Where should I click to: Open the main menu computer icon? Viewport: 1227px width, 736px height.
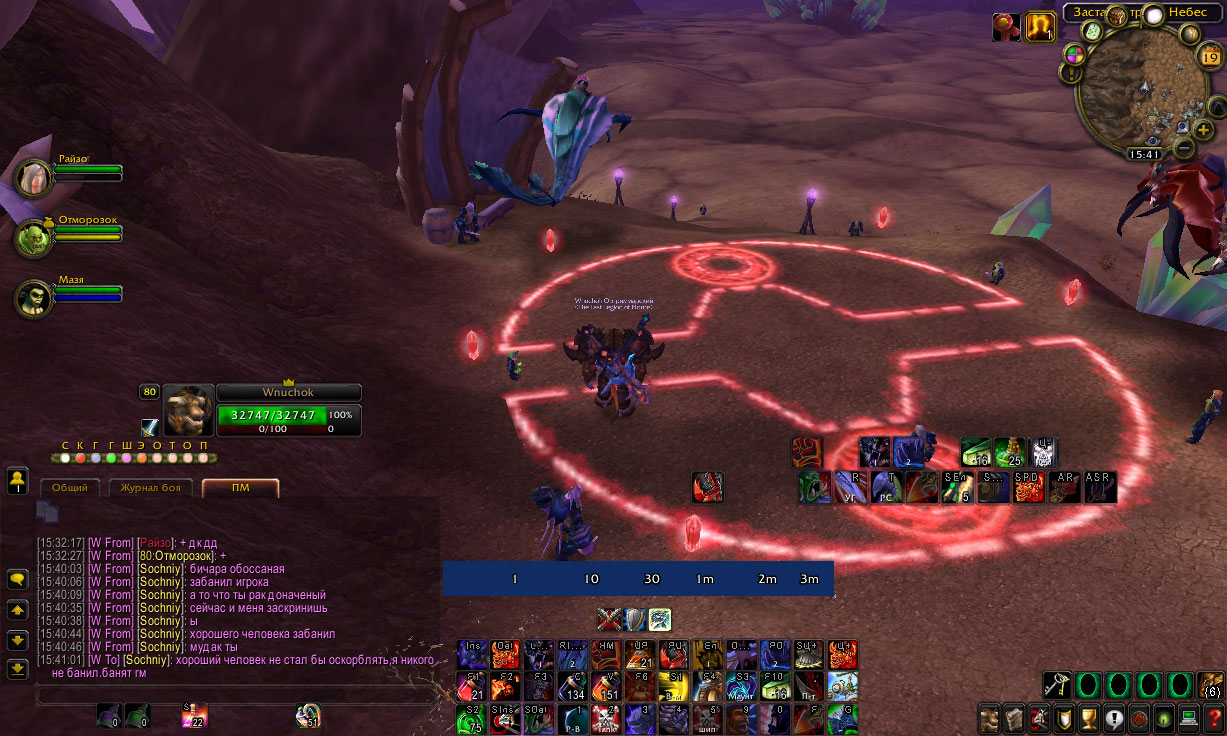click(x=1189, y=719)
